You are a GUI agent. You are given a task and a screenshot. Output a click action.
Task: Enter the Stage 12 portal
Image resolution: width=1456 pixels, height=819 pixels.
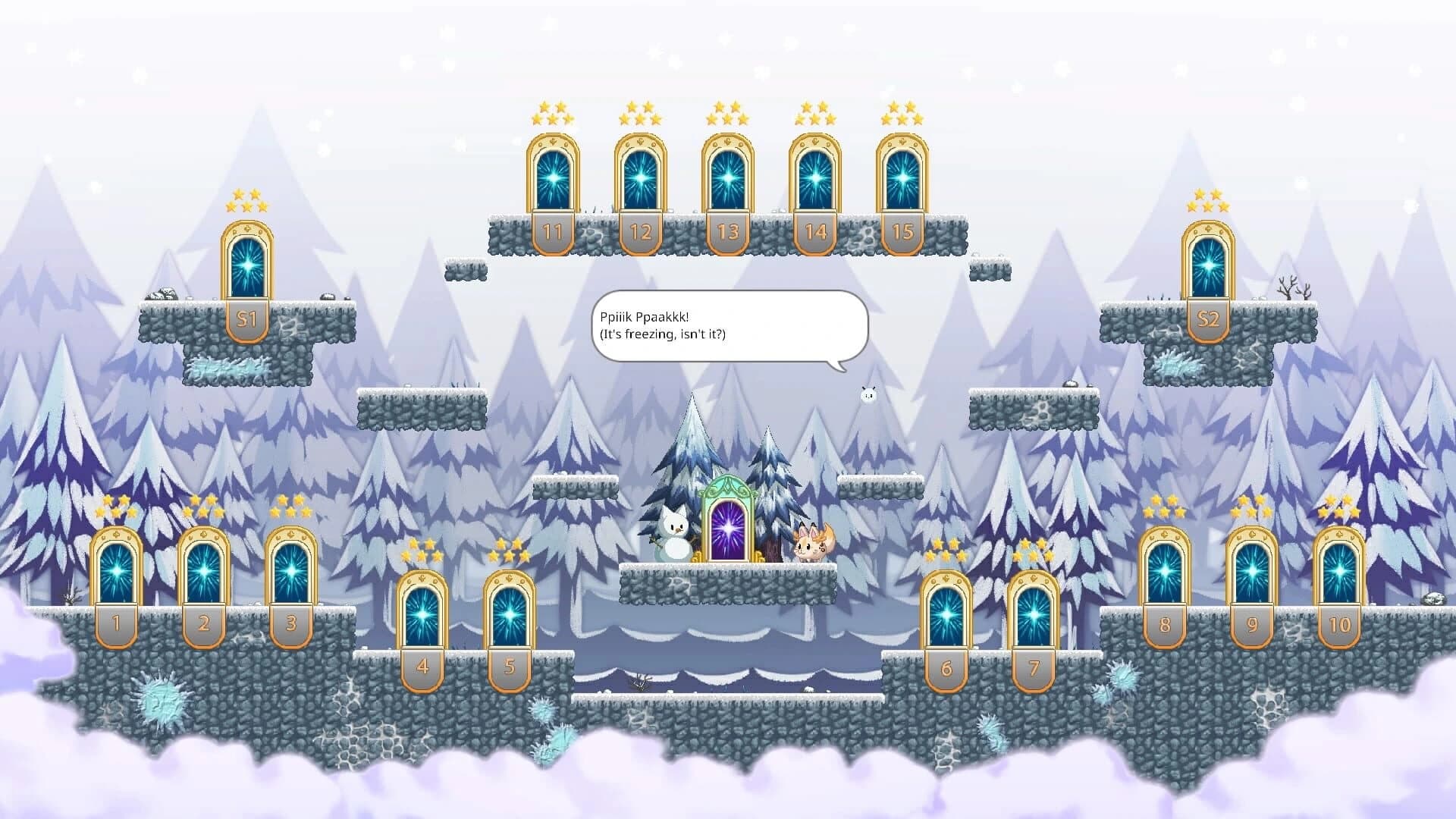pyautogui.click(x=639, y=178)
